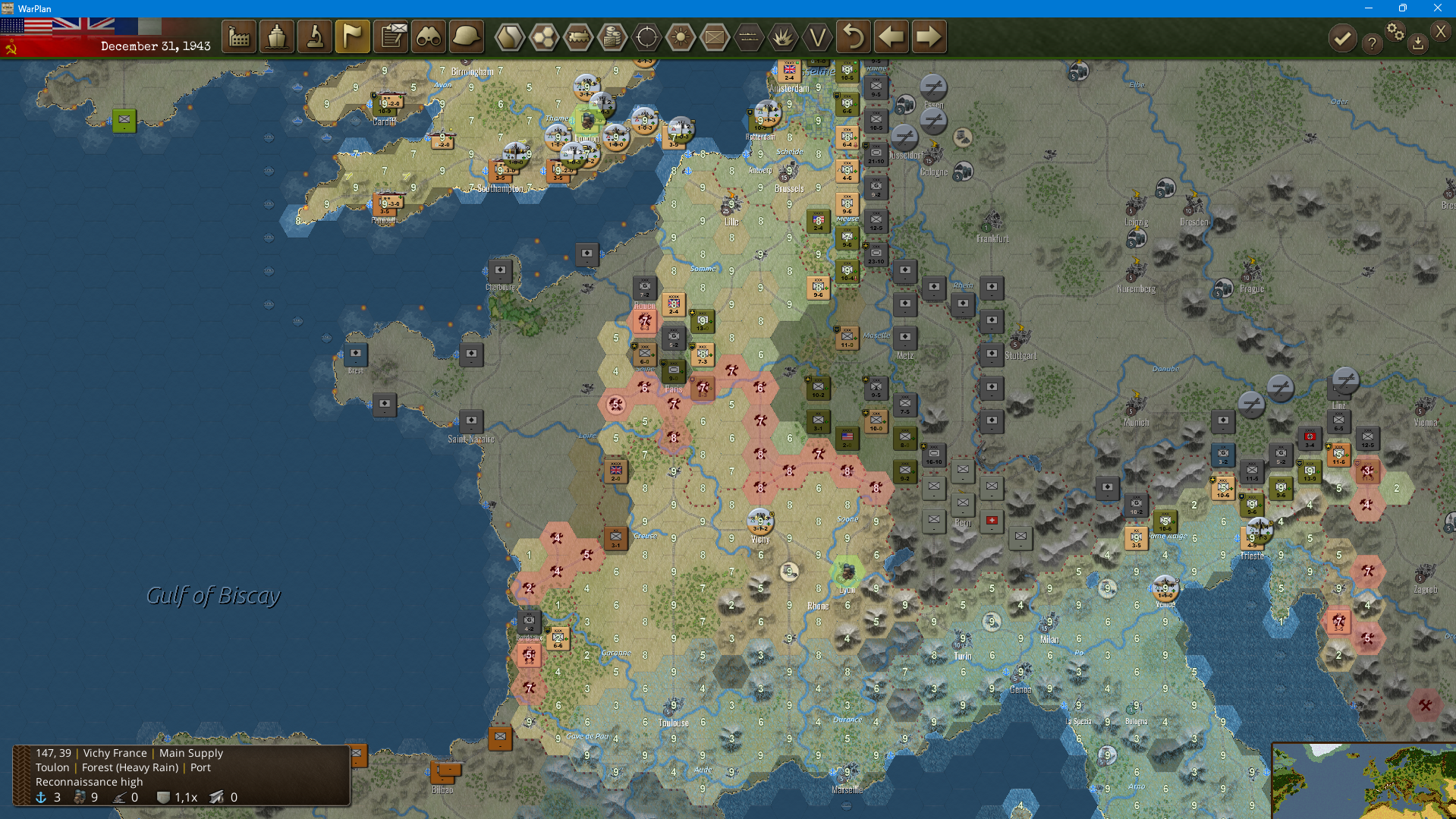Open help with the question mark button
This screenshot has width=1456, height=819.
point(1372,44)
